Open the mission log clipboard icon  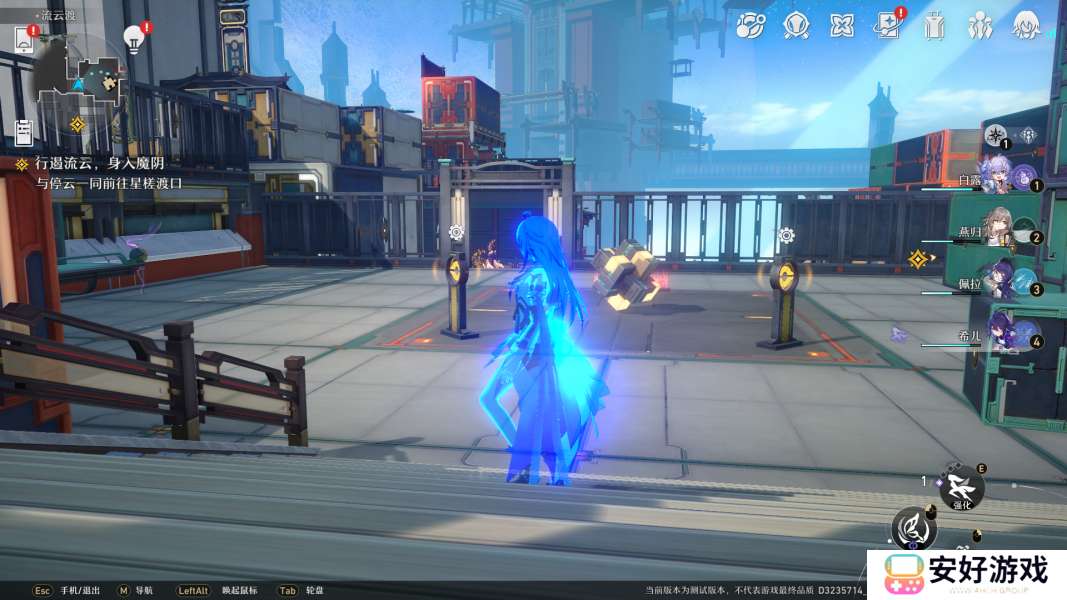24,131
